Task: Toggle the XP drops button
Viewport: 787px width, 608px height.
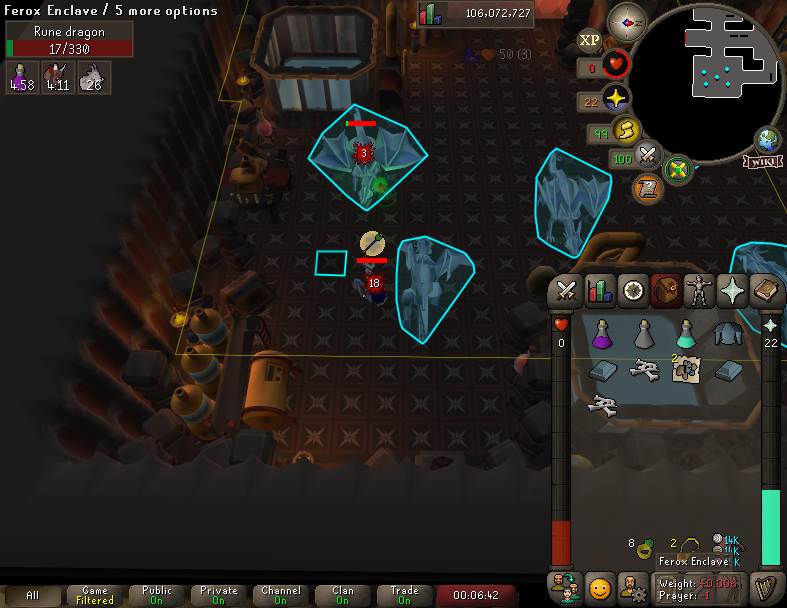Action: [590, 40]
